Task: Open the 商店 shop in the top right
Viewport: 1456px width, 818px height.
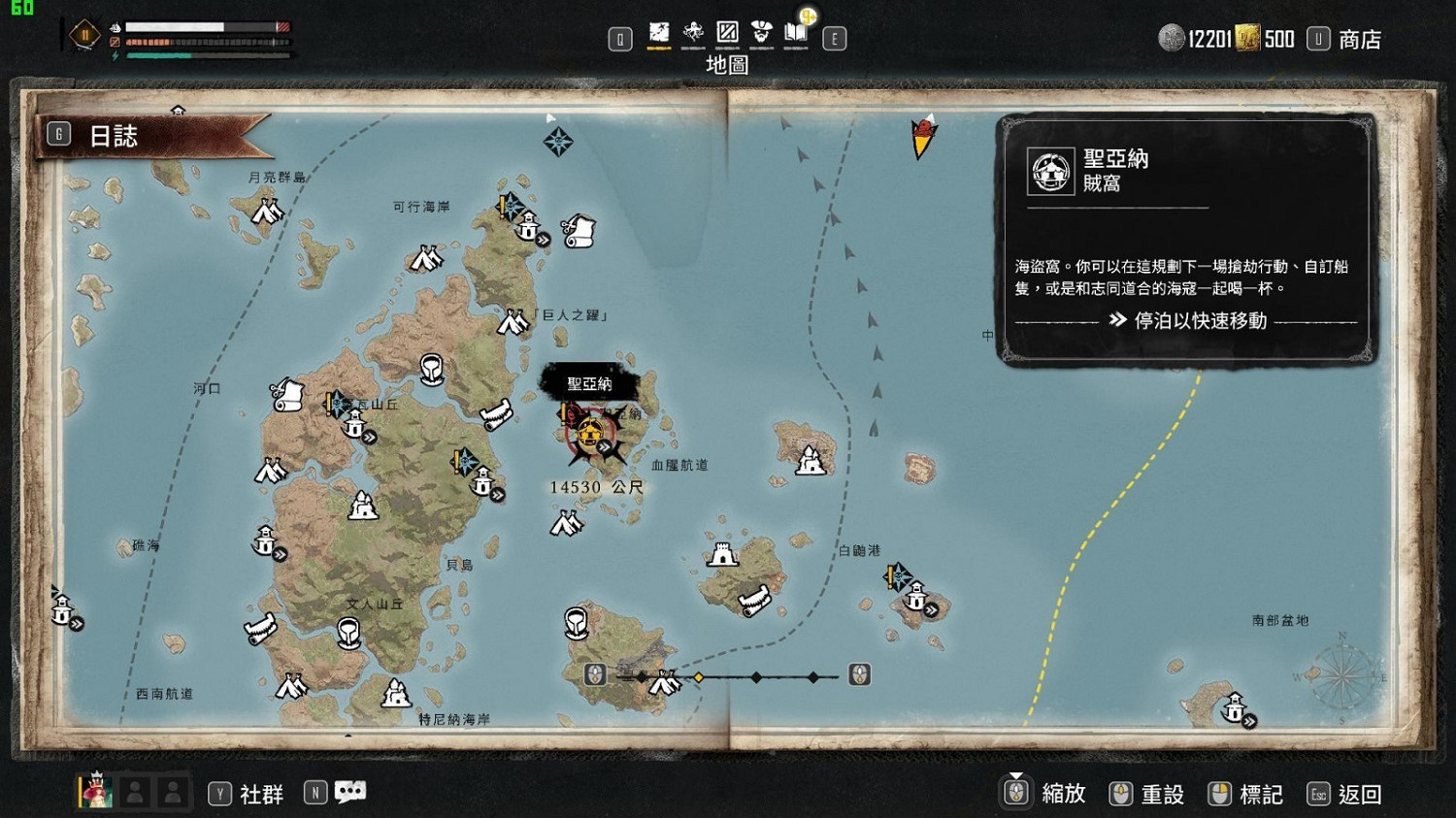Action: [1359, 39]
